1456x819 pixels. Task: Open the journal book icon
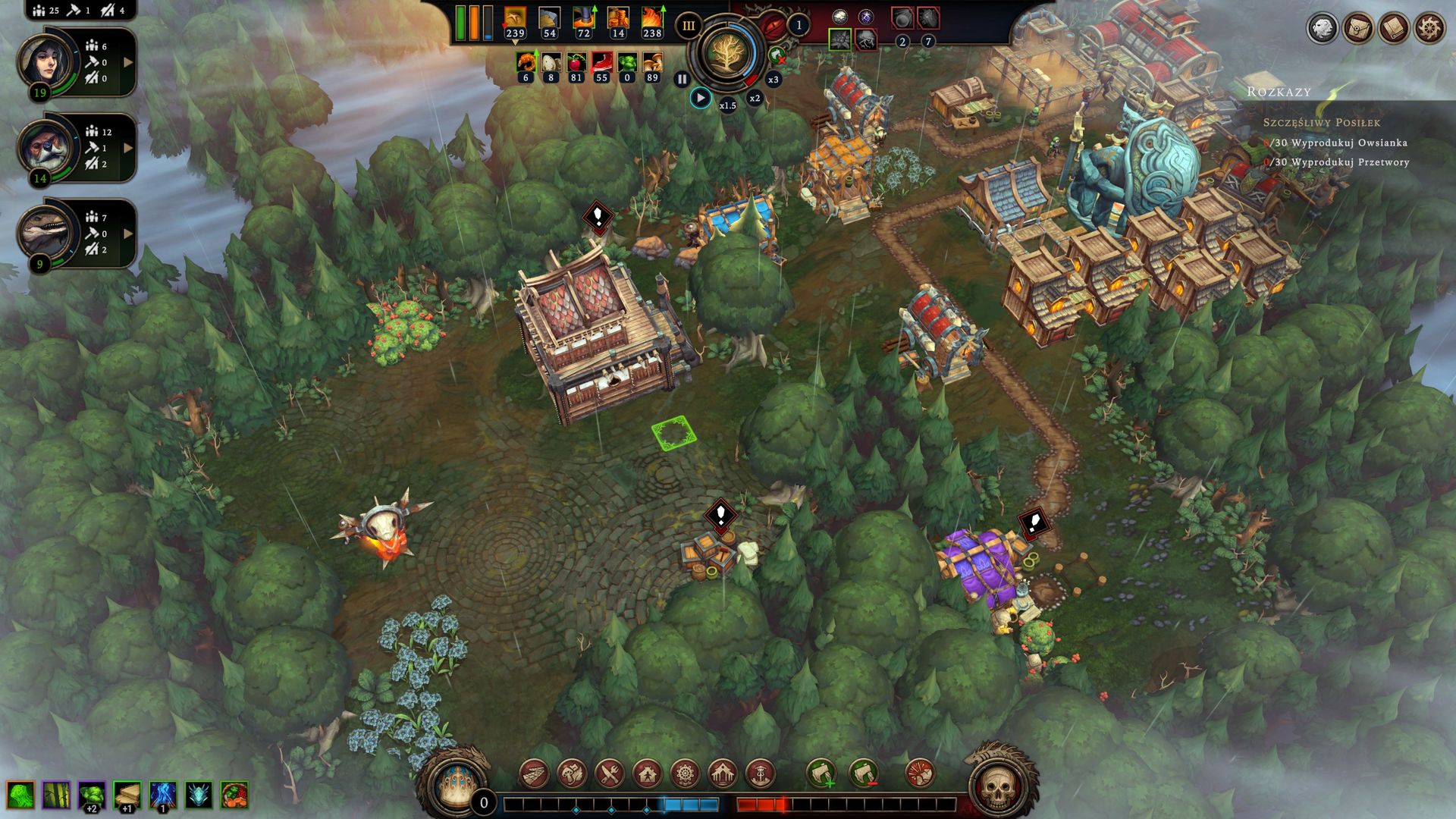pos(1393,28)
